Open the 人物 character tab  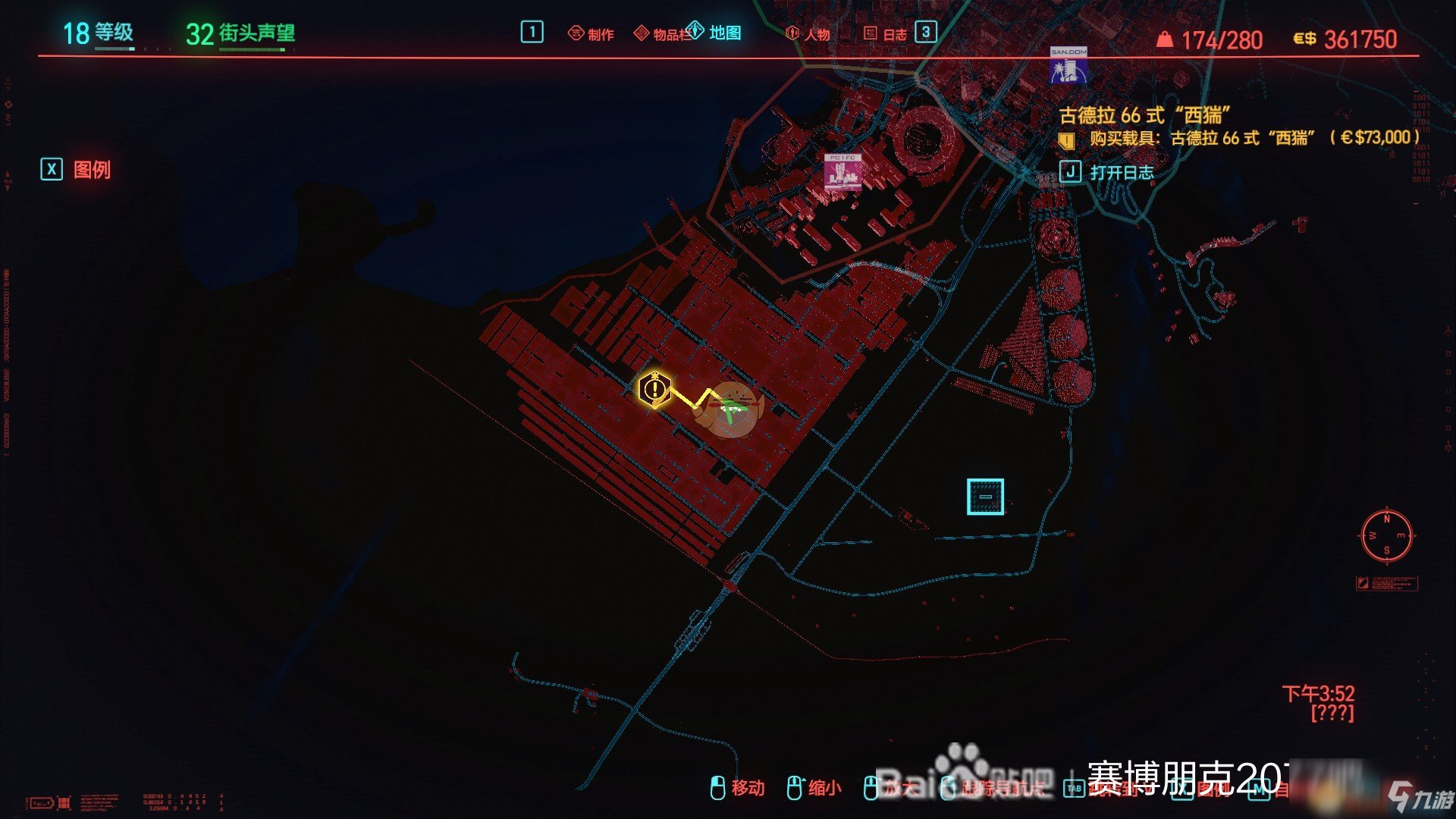coord(808,34)
